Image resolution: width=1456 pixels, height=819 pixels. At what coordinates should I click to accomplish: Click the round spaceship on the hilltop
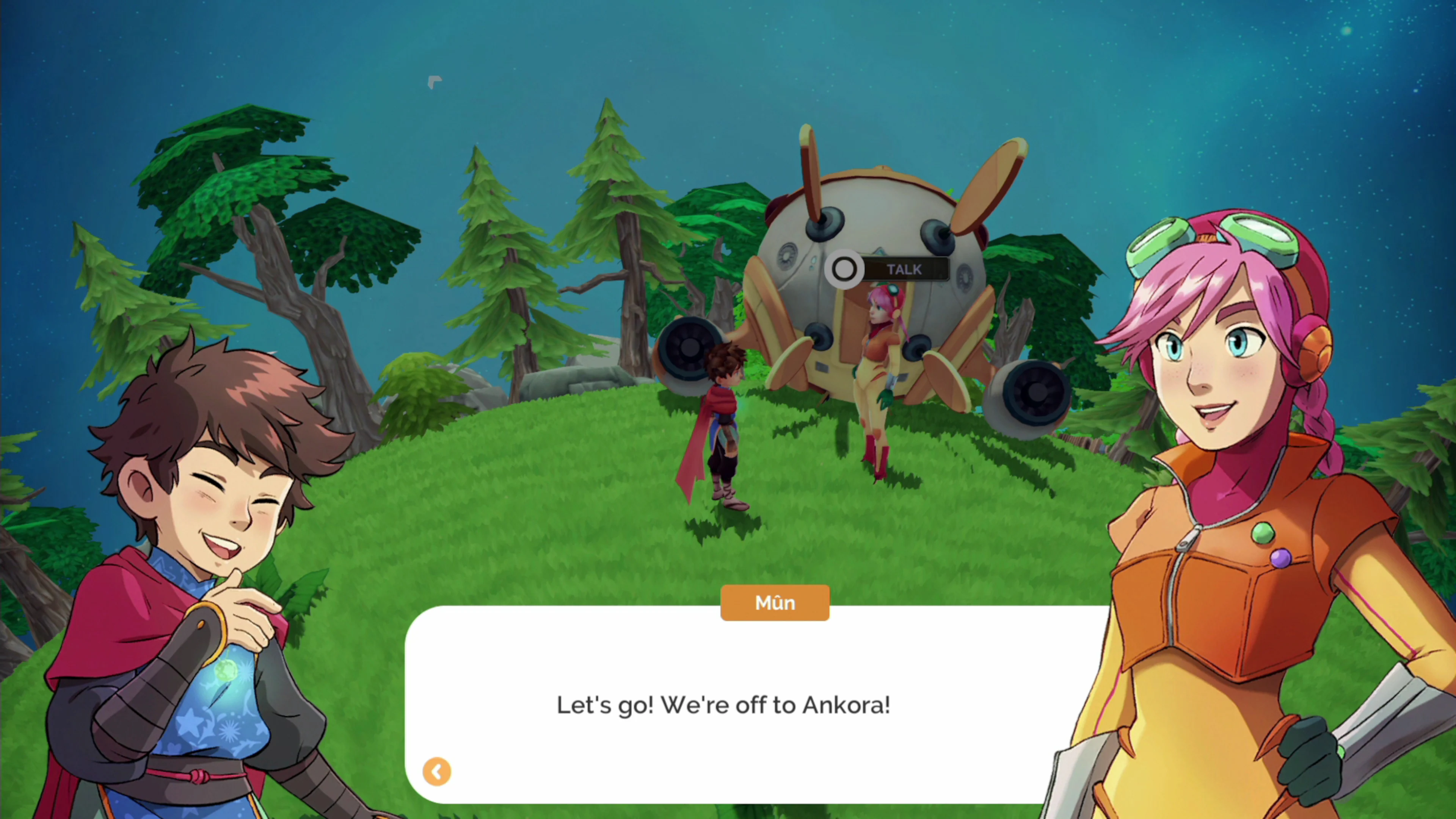point(882,243)
